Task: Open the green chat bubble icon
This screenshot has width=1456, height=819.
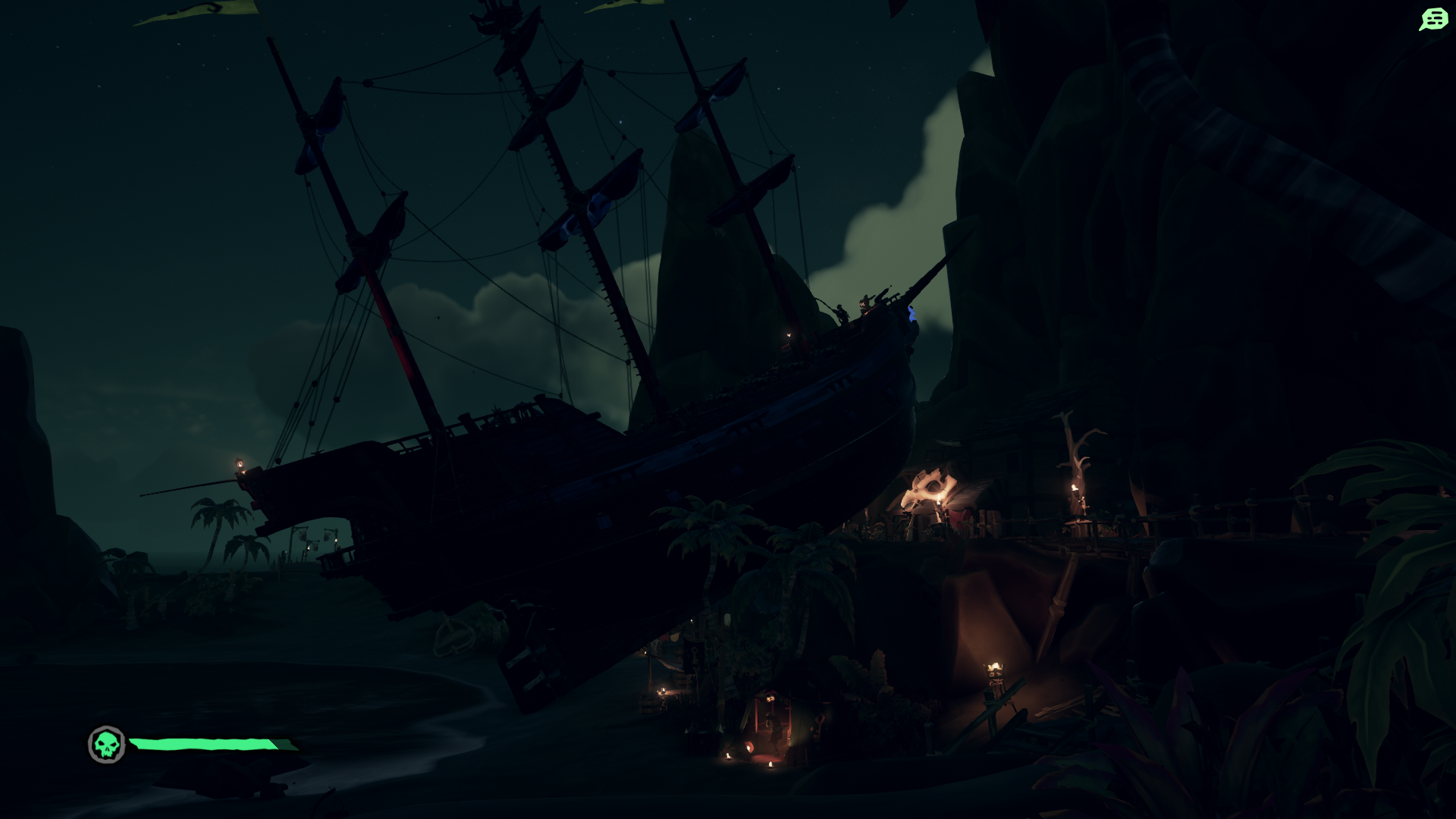Action: tap(1432, 19)
